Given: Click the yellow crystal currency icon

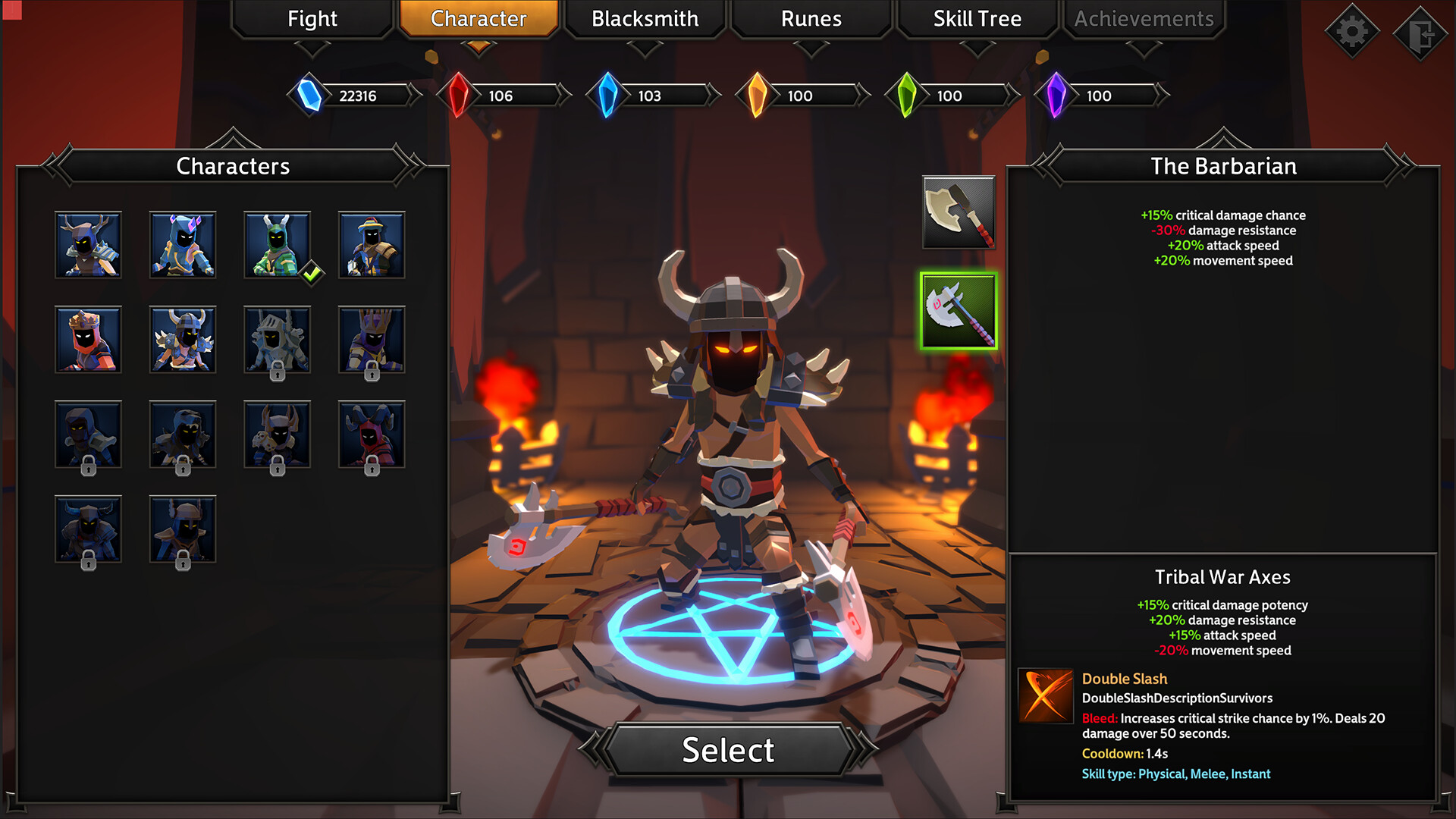Looking at the screenshot, I should [x=758, y=96].
